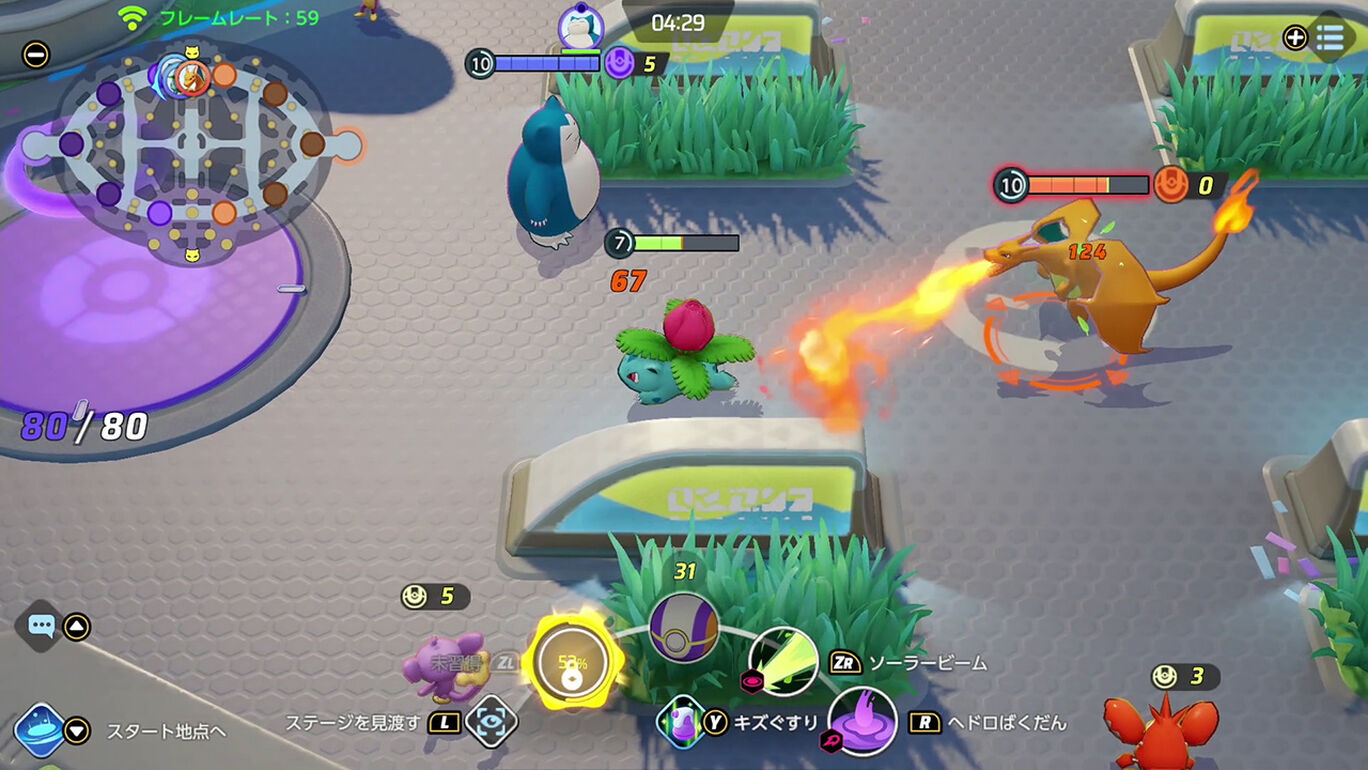
Task: Expand the chat up-arrow button
Action: tap(77, 627)
